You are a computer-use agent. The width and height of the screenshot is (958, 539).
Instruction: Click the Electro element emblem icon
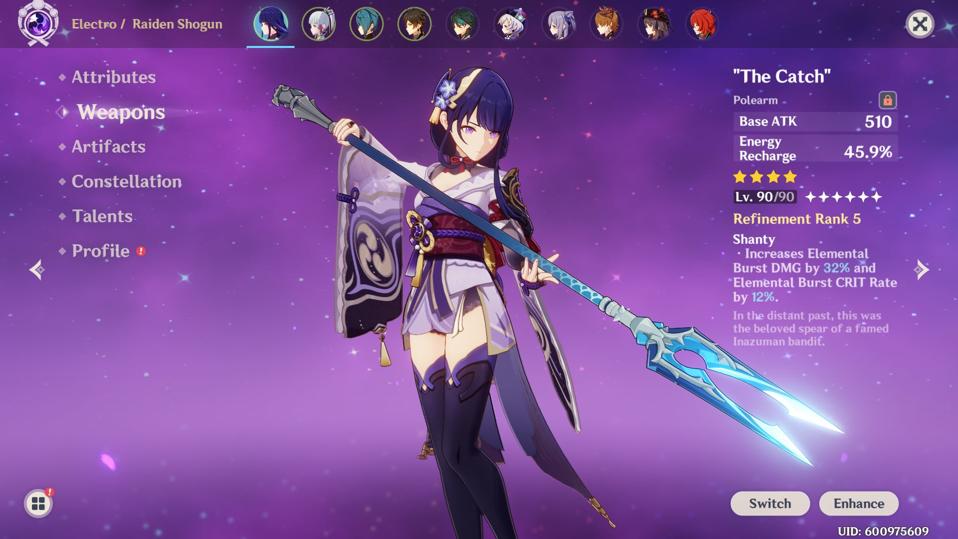click(38, 24)
